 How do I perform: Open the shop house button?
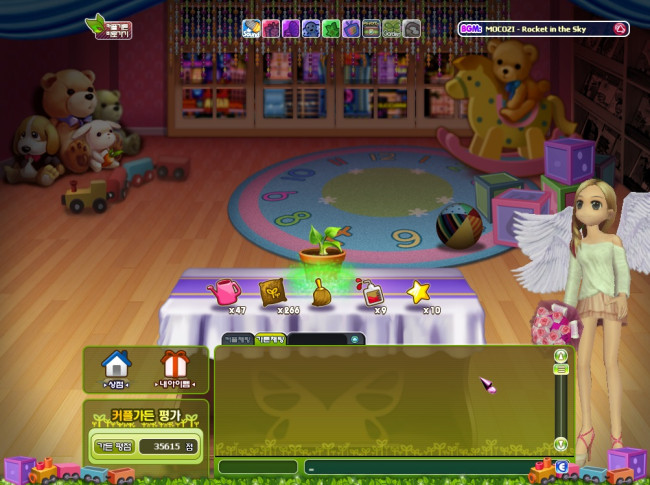coord(117,368)
